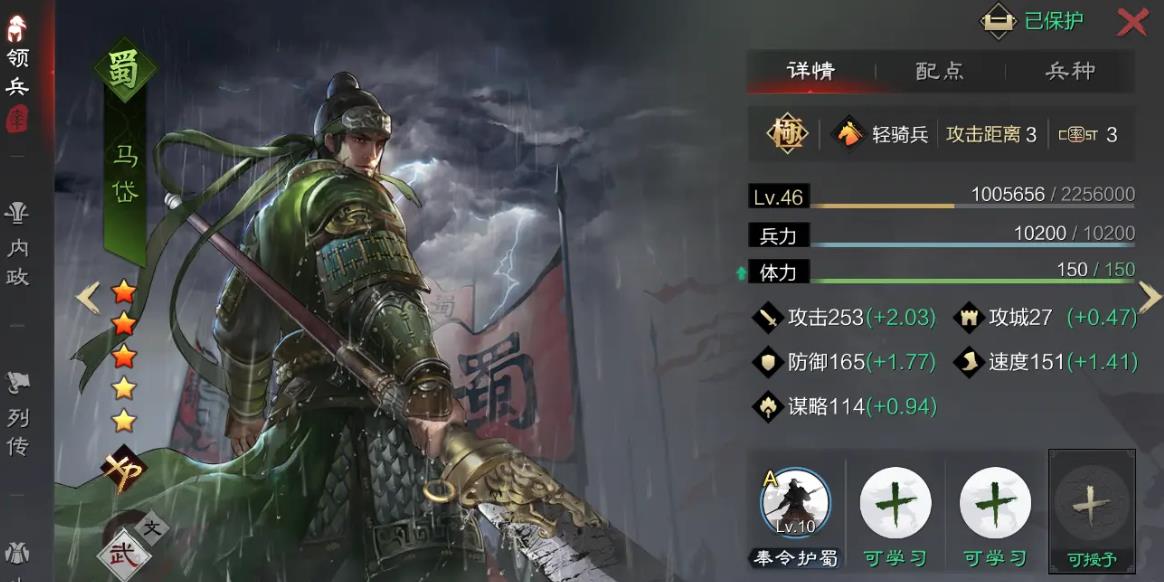This screenshot has height=582, width=1164.
Task: Open the 内政 internal affairs side menu
Action: click(17, 245)
